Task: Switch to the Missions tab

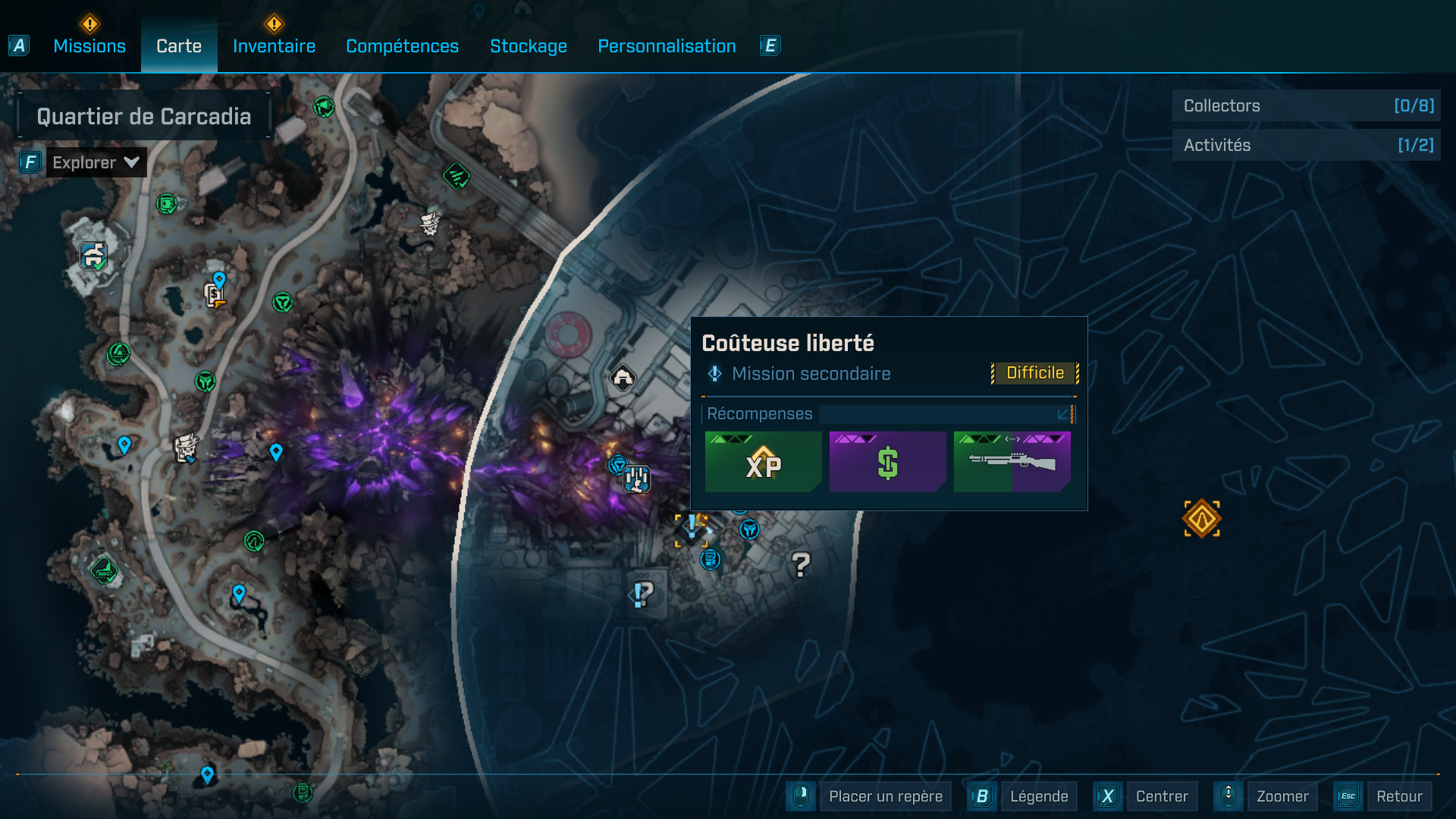Action: [x=89, y=46]
